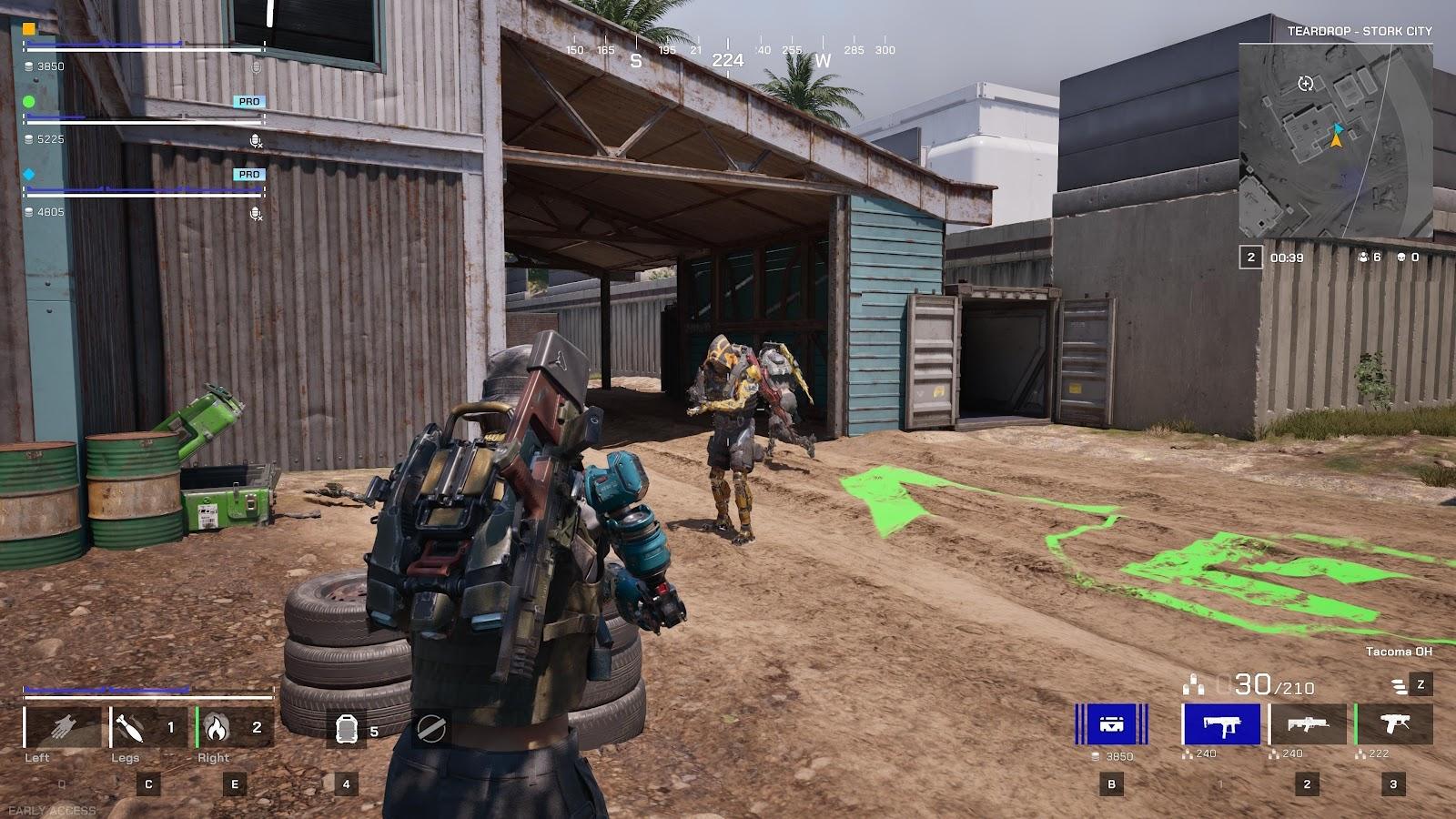Click the ping icon on the minimap

tap(1305, 83)
